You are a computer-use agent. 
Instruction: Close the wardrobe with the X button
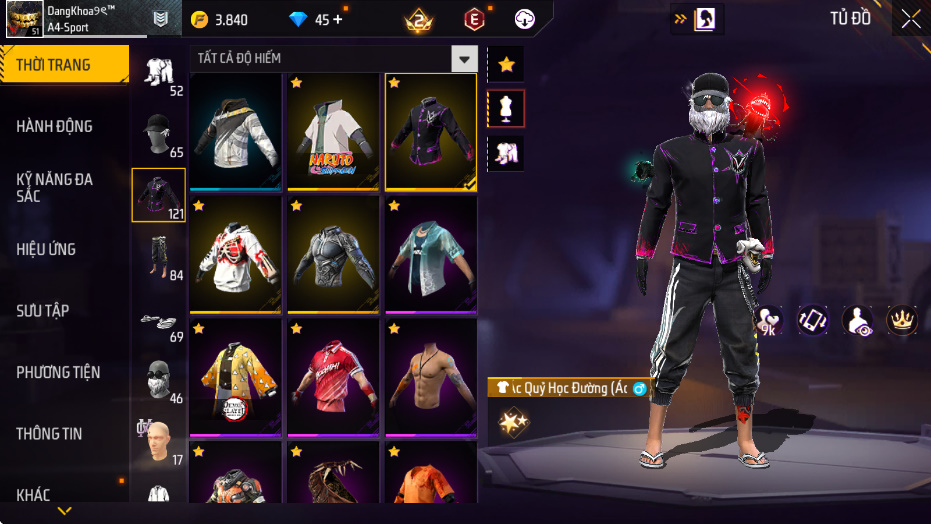click(911, 19)
